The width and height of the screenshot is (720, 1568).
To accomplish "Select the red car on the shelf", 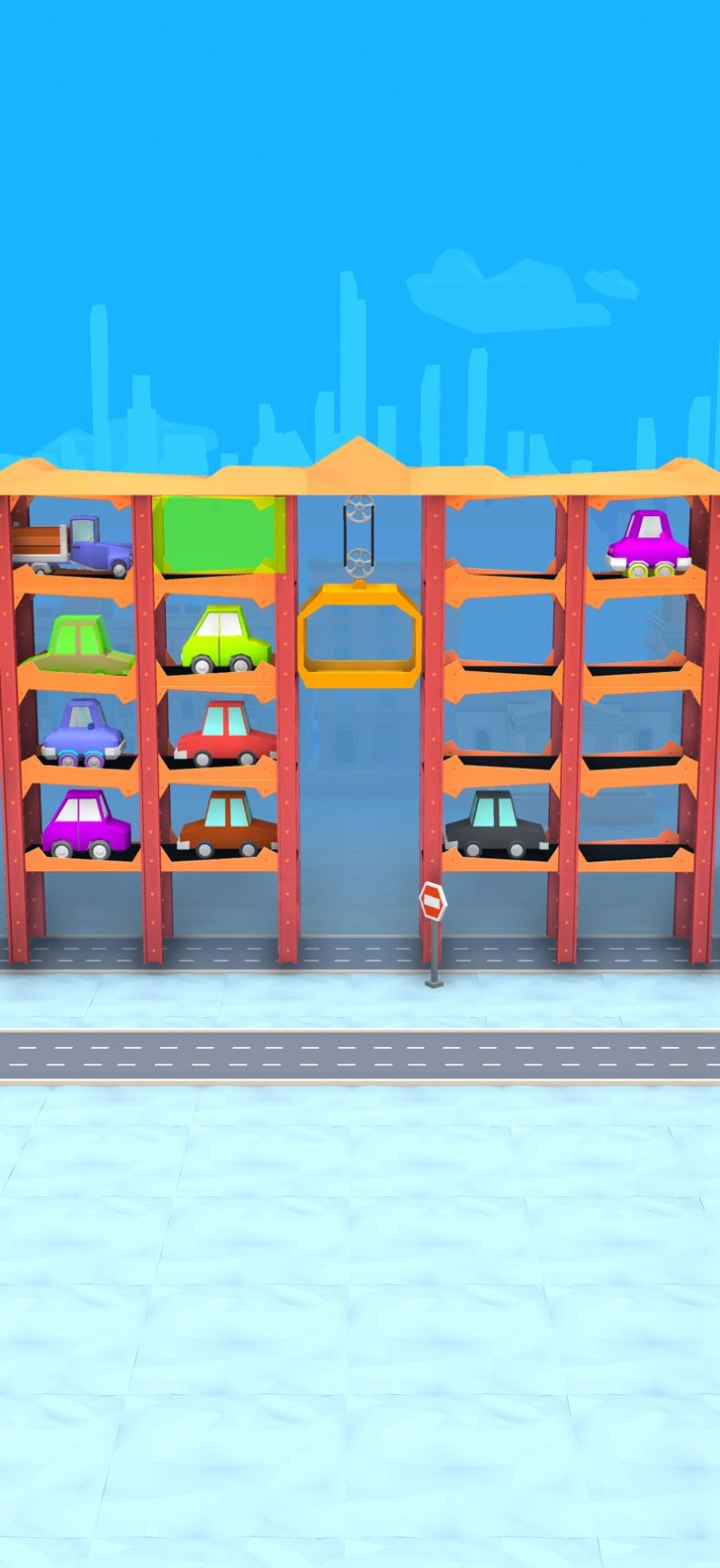I will point(225,733).
